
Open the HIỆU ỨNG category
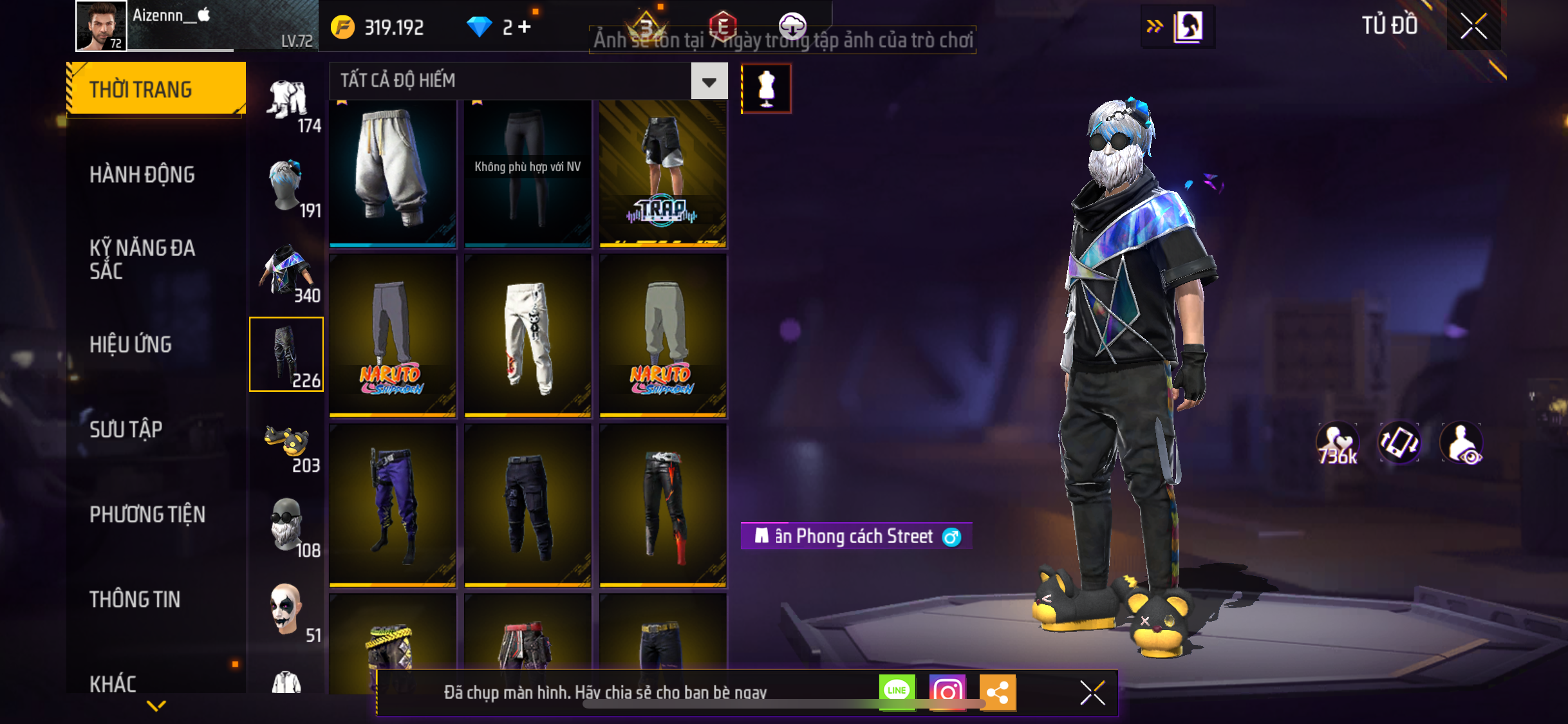(x=131, y=344)
